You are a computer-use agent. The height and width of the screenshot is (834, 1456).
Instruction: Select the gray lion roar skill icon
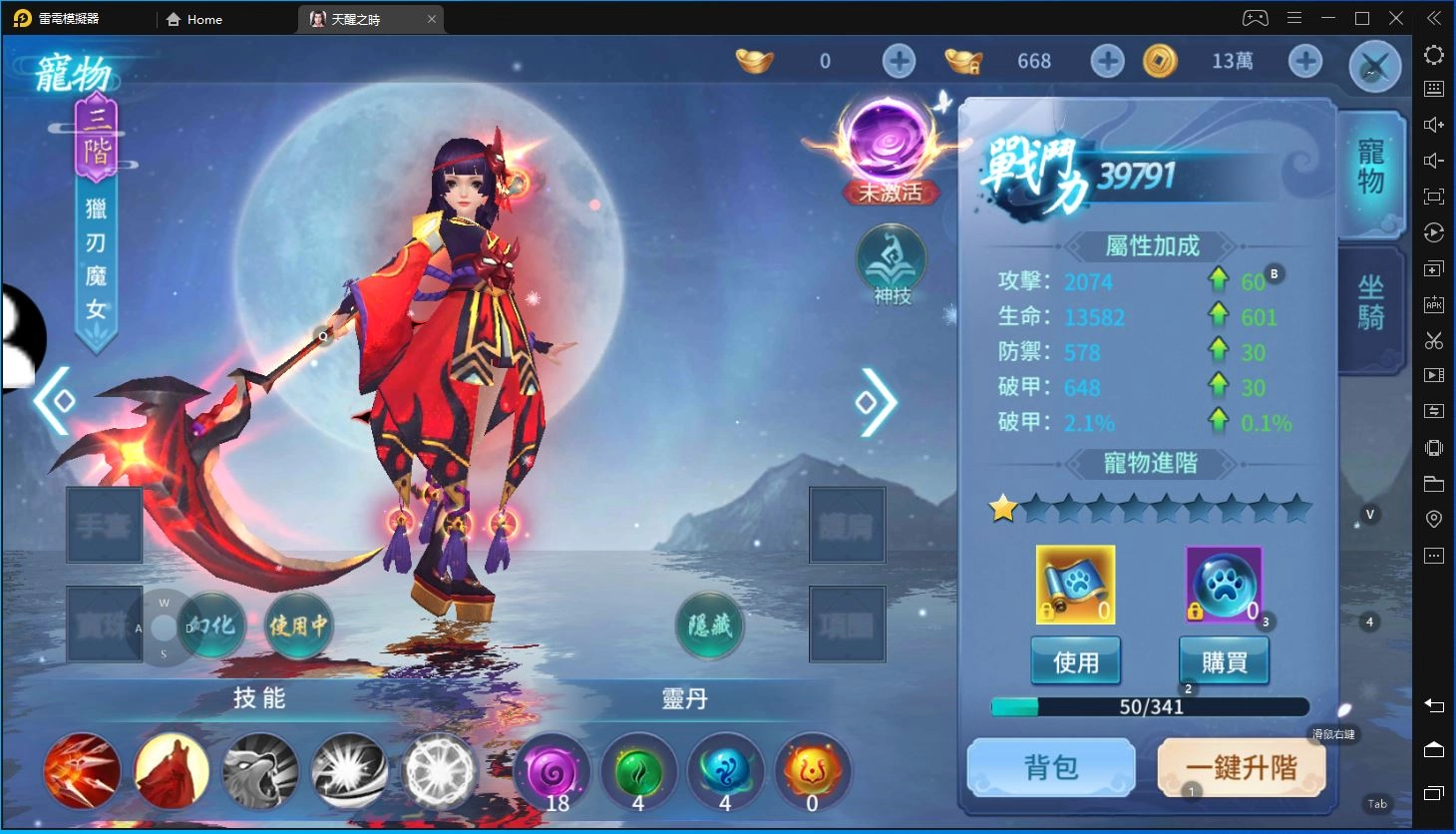(259, 771)
